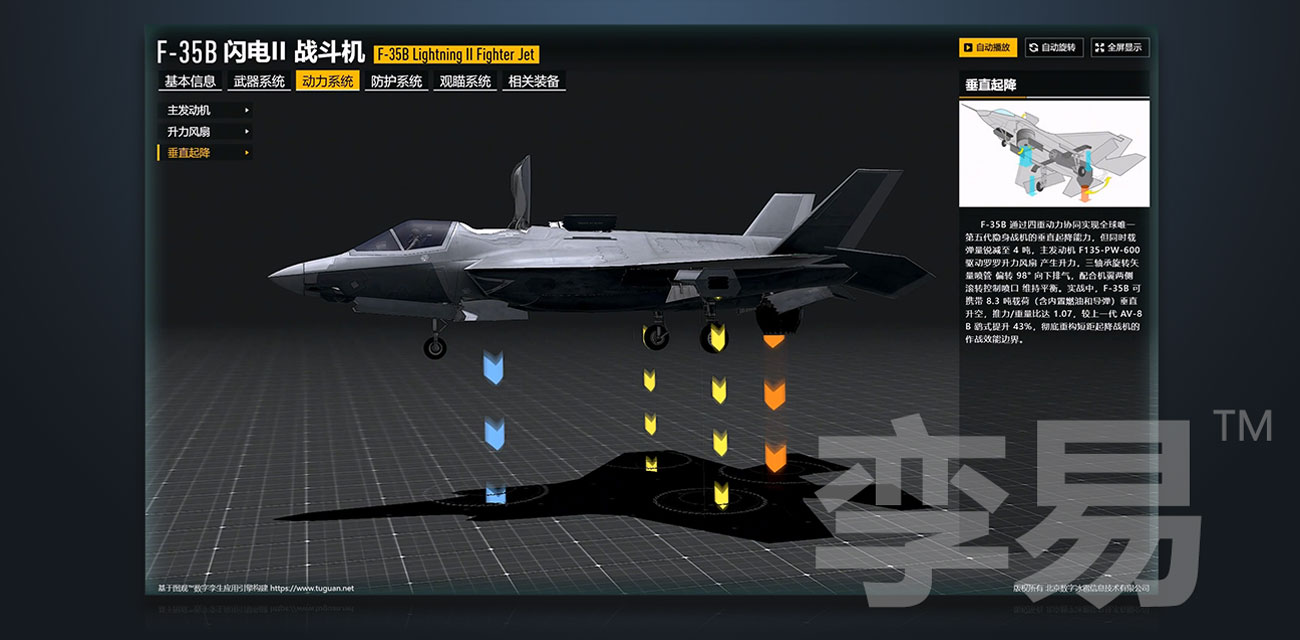Screen dimensions: 1300x640
Task: Click the 垂直起降 menu entry
Action: click(x=205, y=153)
